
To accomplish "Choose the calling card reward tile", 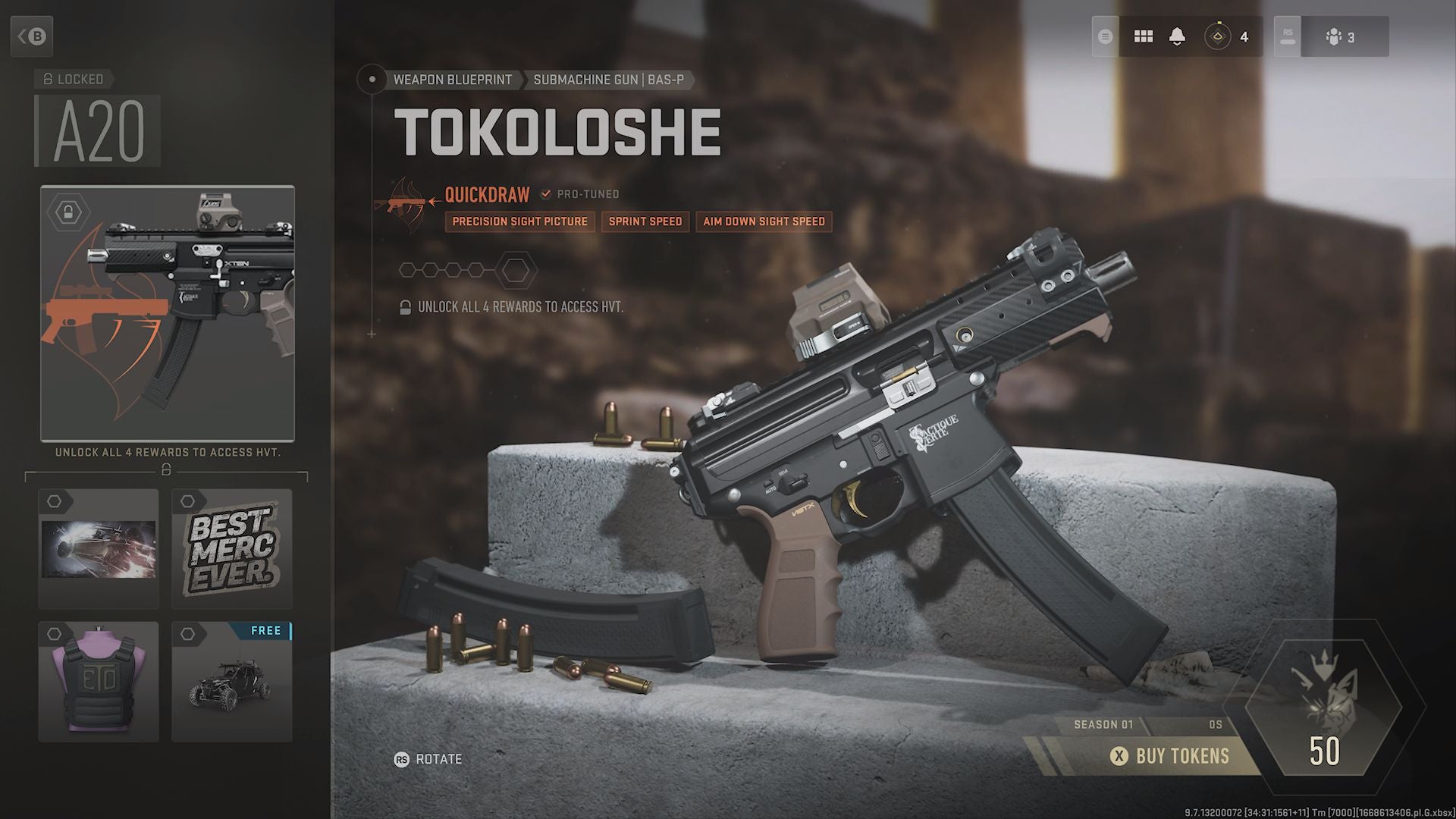I will point(99,548).
